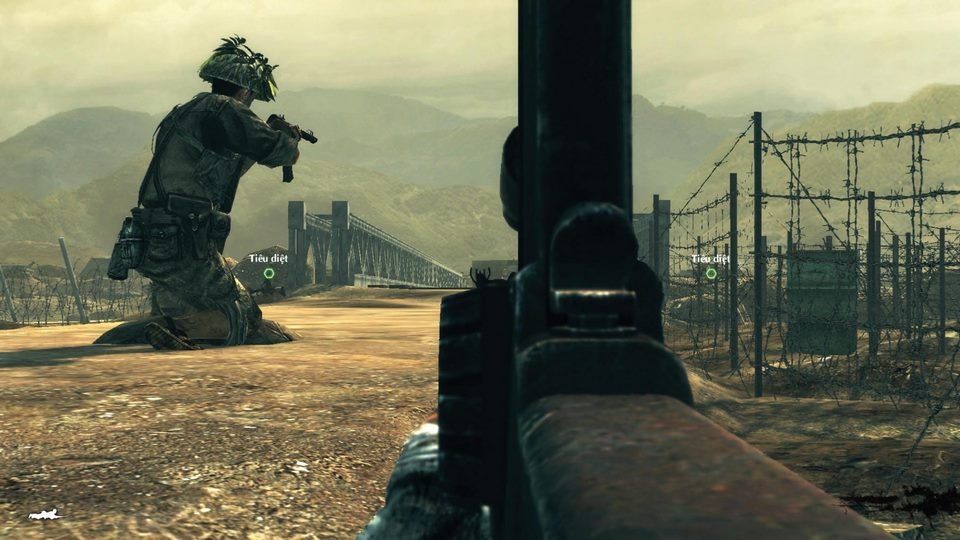960x540 pixels.
Task: Select the Tiêu diệt marker beside the bridge
Action: pyautogui.click(x=268, y=273)
